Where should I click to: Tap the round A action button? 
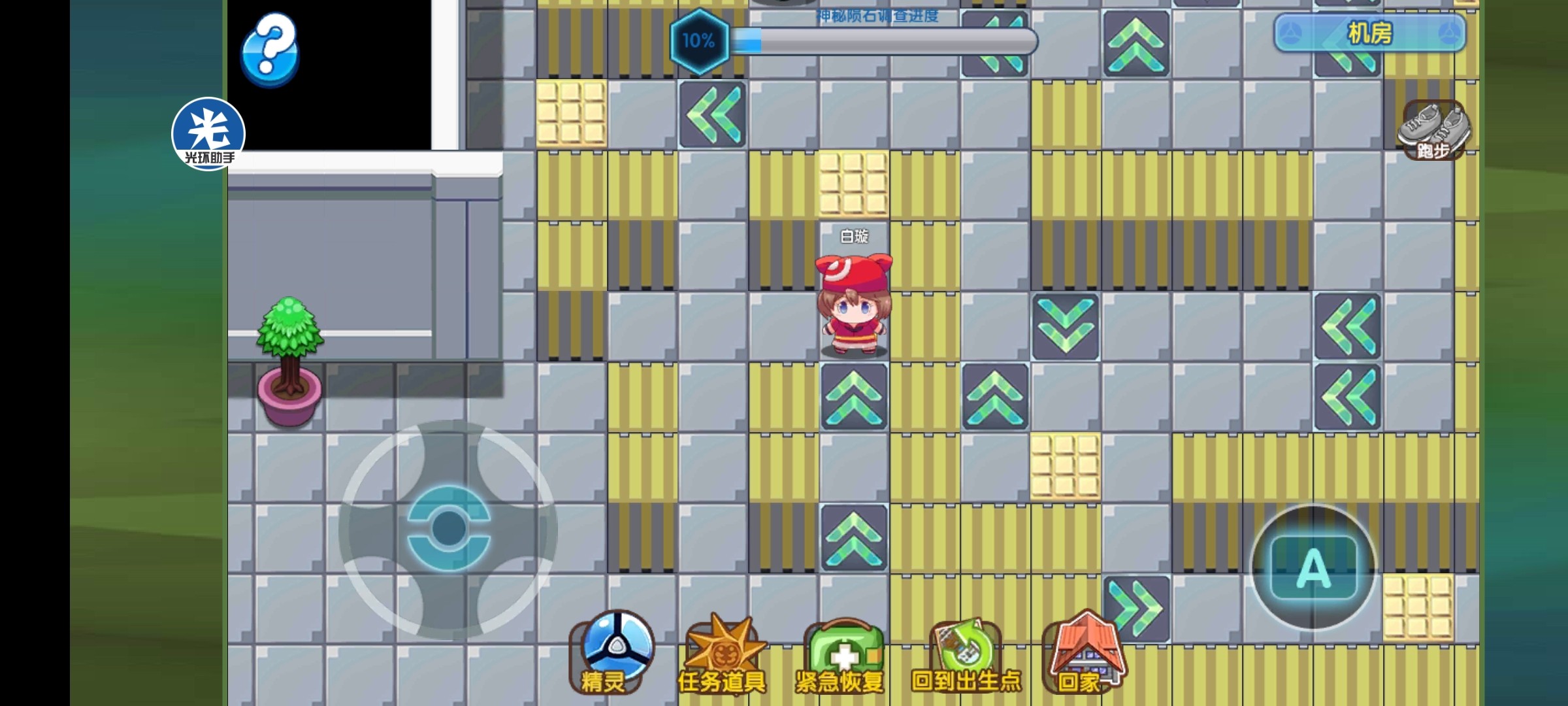click(x=1313, y=567)
